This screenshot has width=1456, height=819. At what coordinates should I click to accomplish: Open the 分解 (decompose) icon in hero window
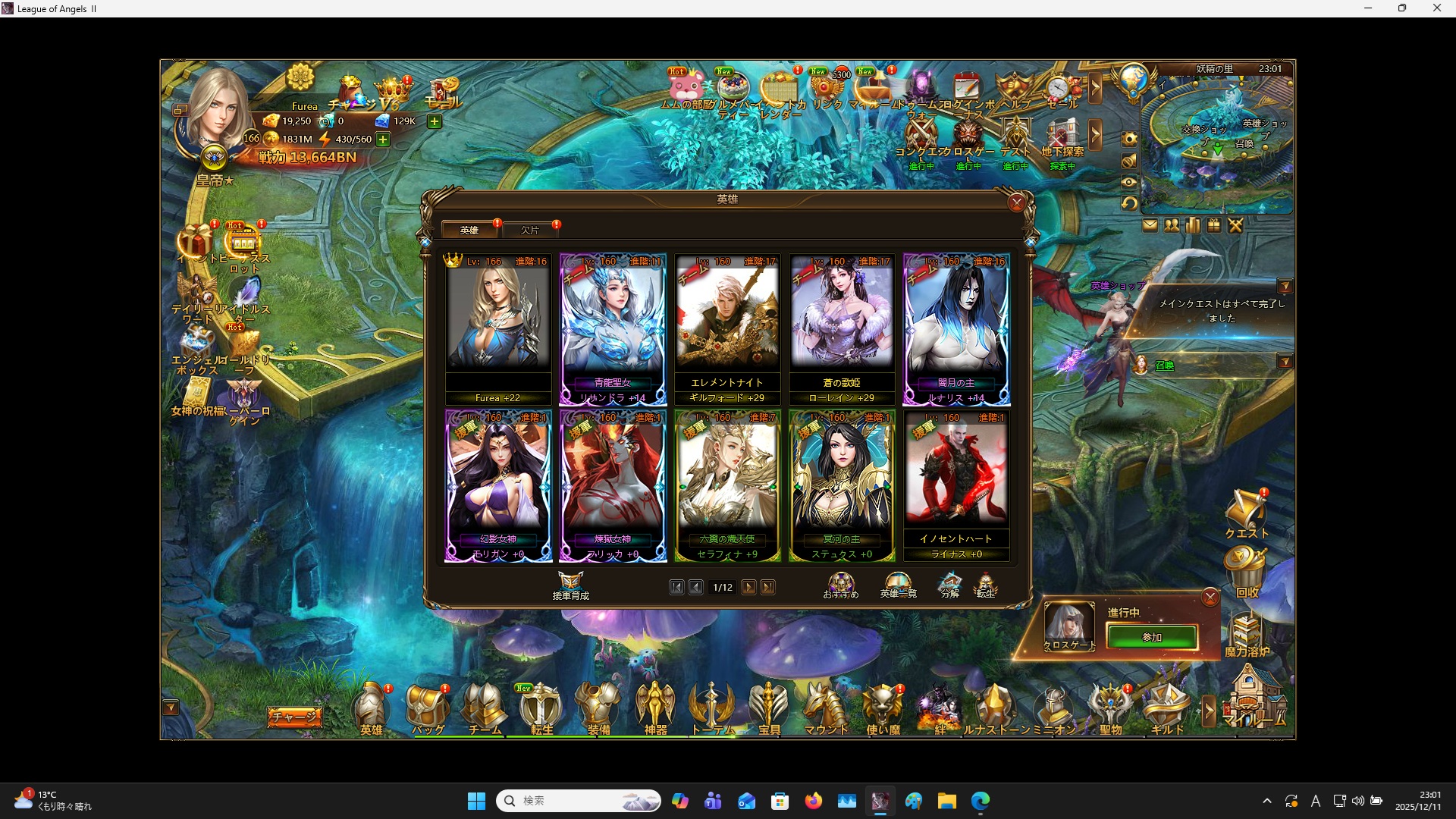tap(950, 585)
